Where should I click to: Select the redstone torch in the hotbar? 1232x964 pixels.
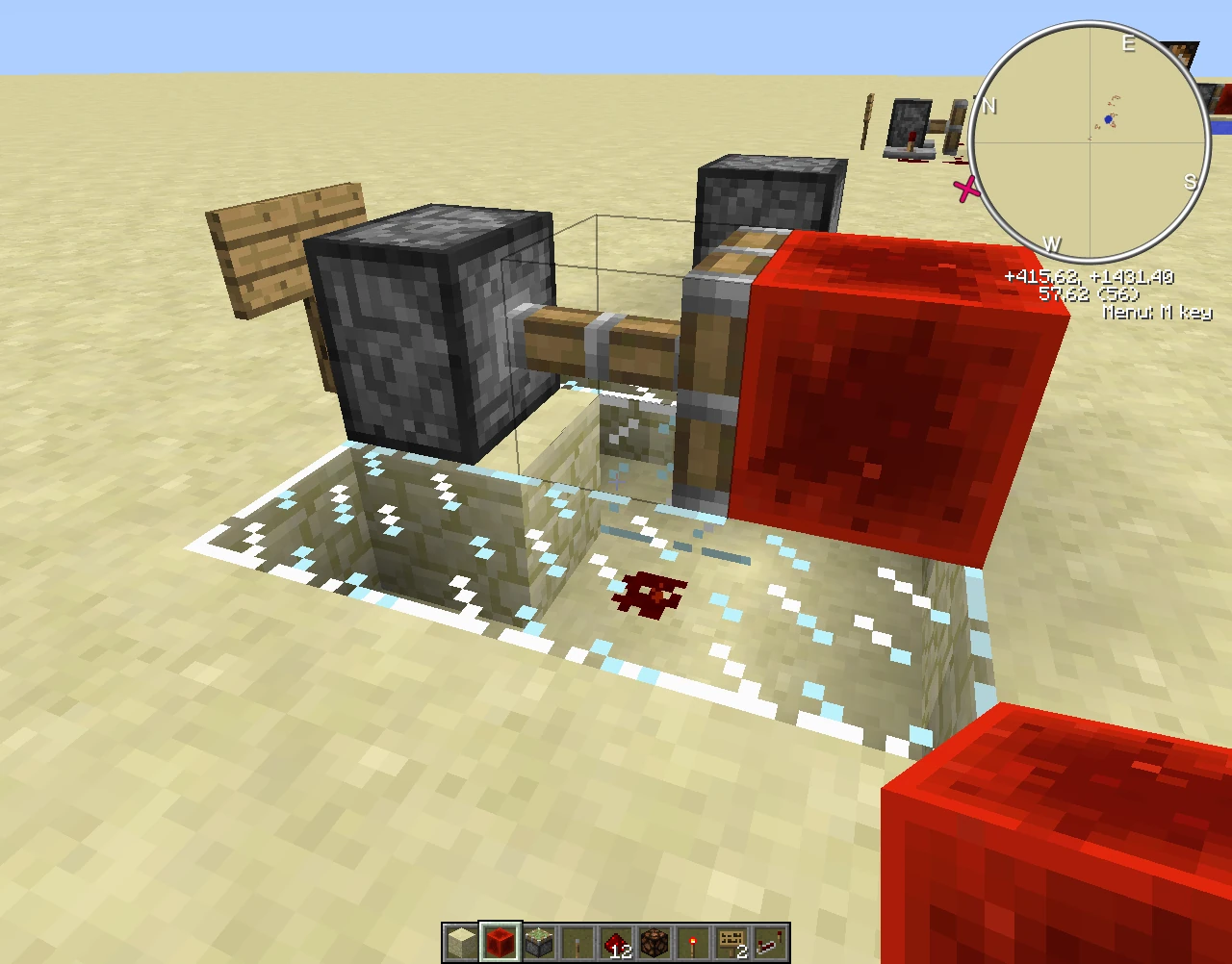coord(691,941)
